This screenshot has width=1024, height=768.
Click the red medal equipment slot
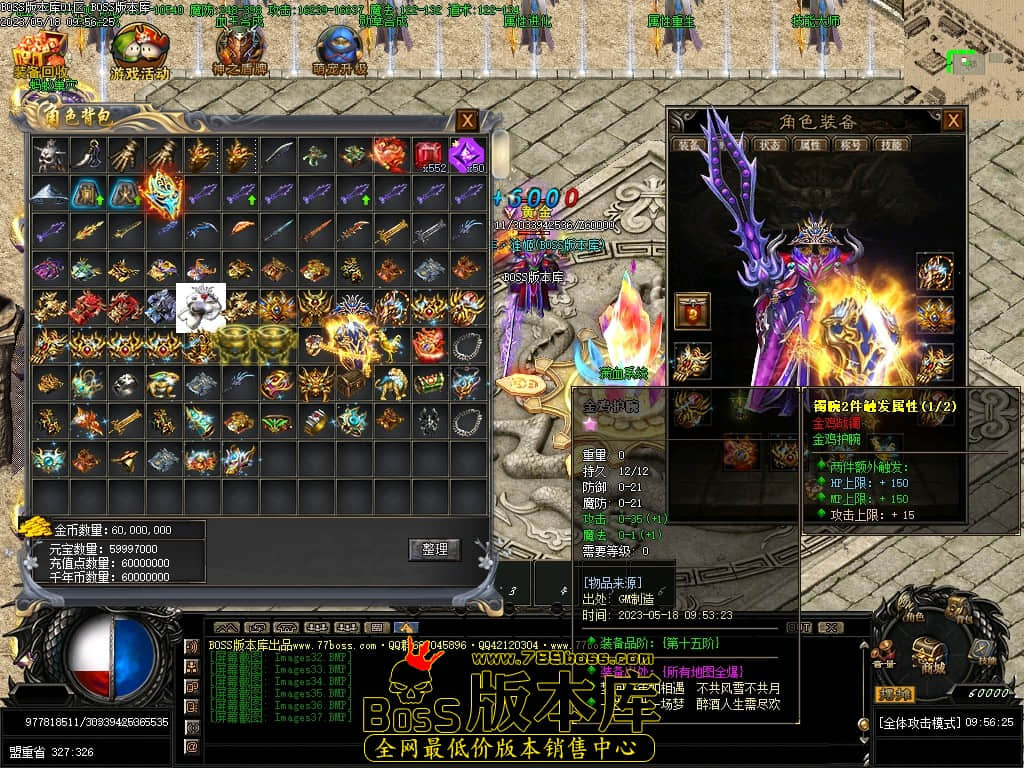[692, 310]
